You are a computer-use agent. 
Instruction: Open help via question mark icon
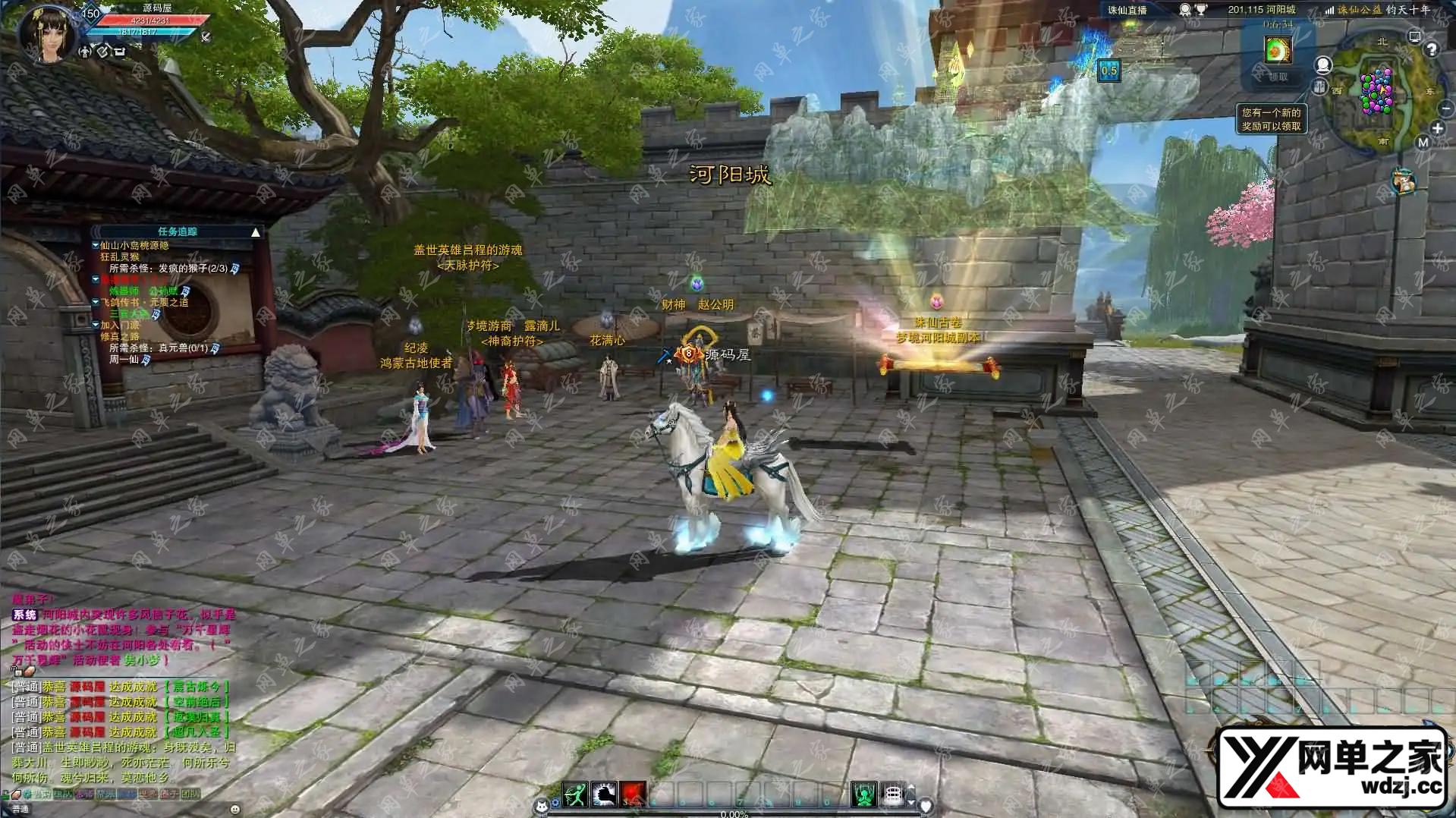(1432, 50)
